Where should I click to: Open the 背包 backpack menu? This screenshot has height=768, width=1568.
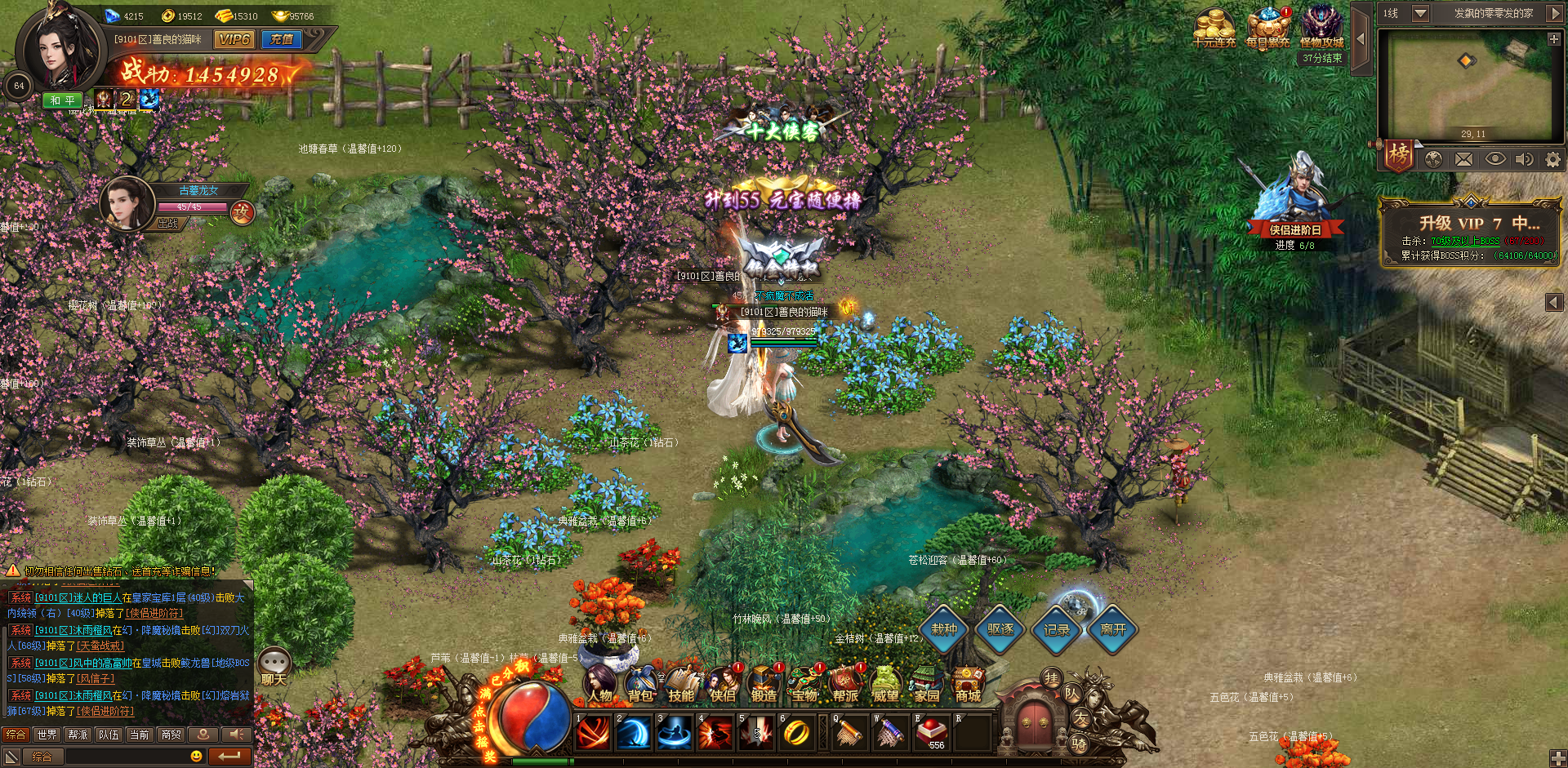[641, 686]
